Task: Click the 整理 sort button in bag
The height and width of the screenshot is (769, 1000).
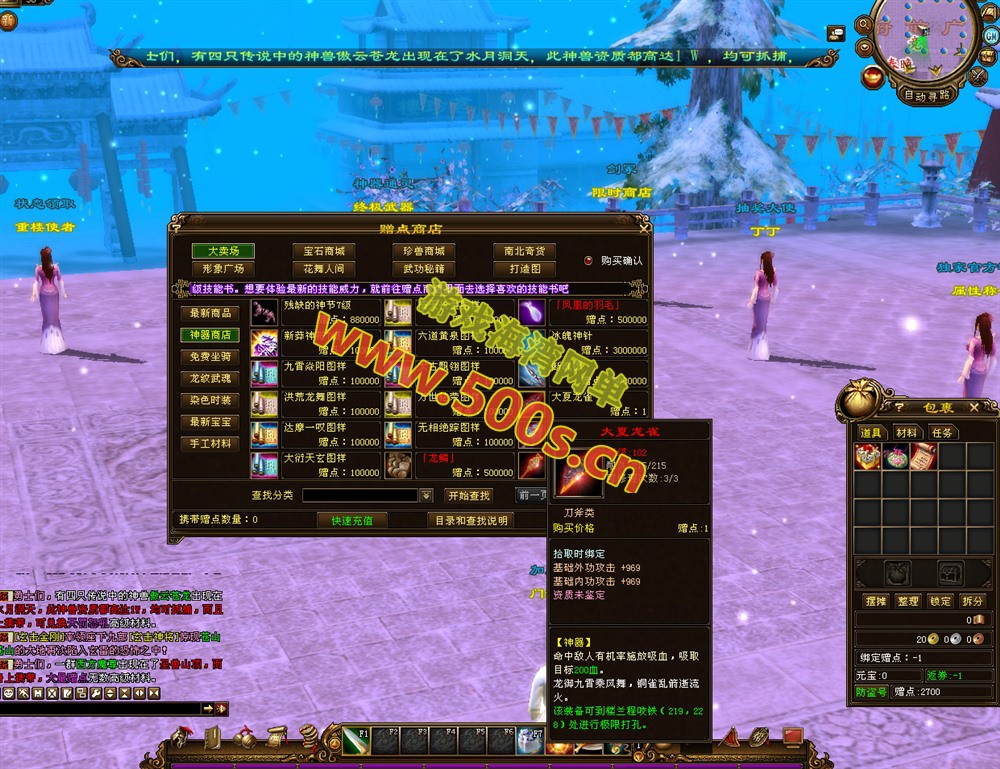Action: coord(909,601)
